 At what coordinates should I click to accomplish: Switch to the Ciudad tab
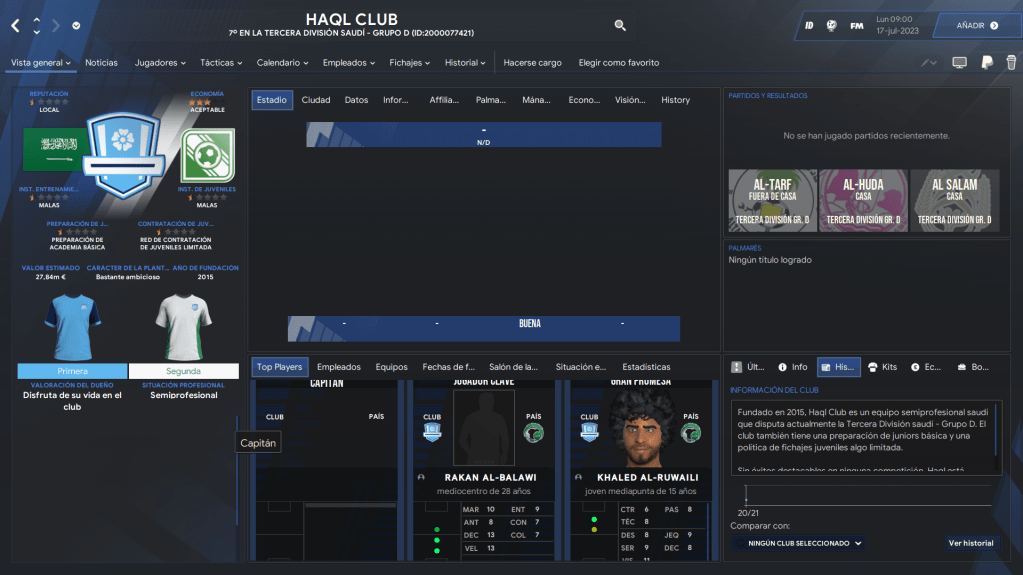(316, 100)
